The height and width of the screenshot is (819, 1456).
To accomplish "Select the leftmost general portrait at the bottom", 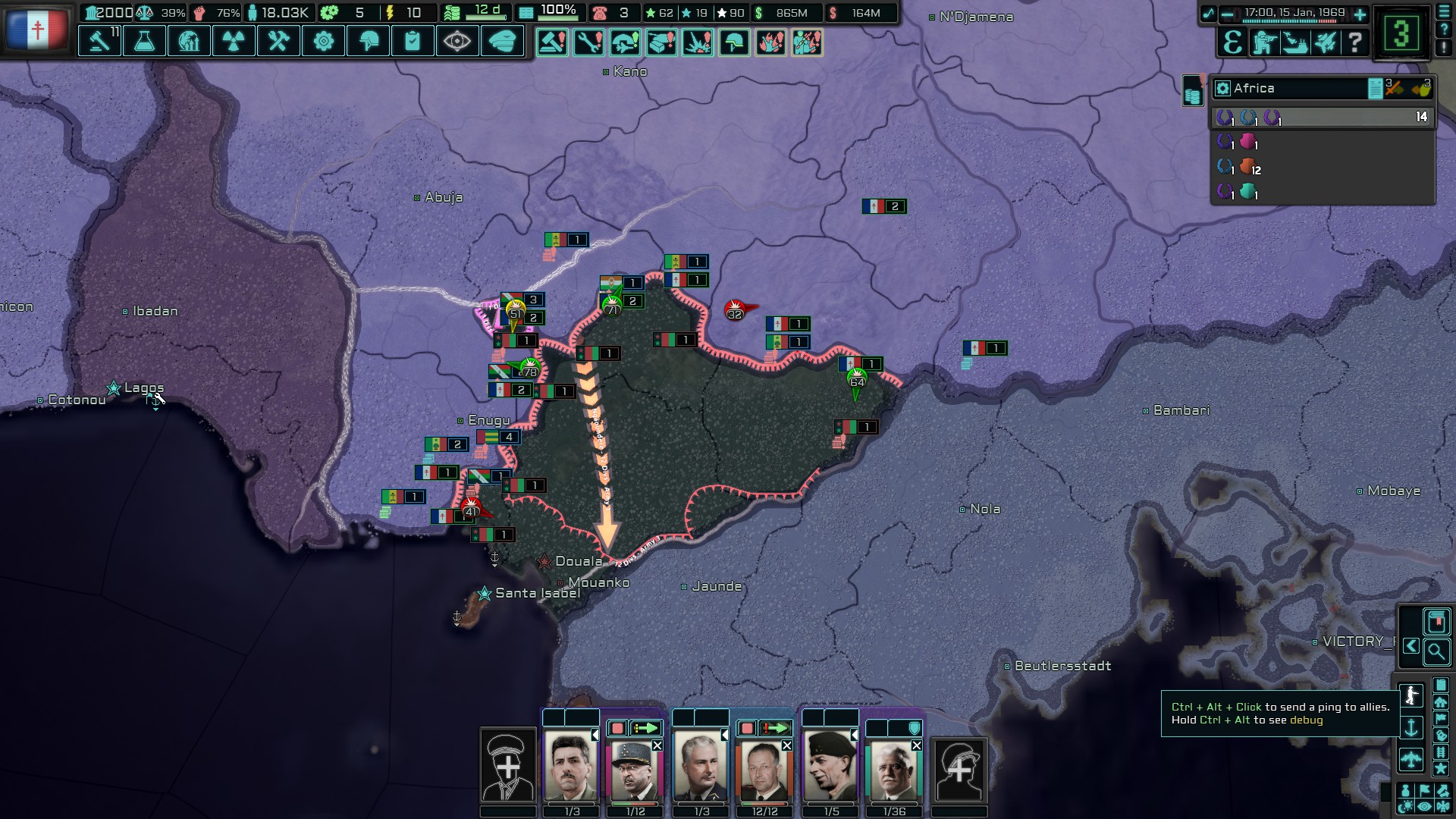I will [x=571, y=766].
